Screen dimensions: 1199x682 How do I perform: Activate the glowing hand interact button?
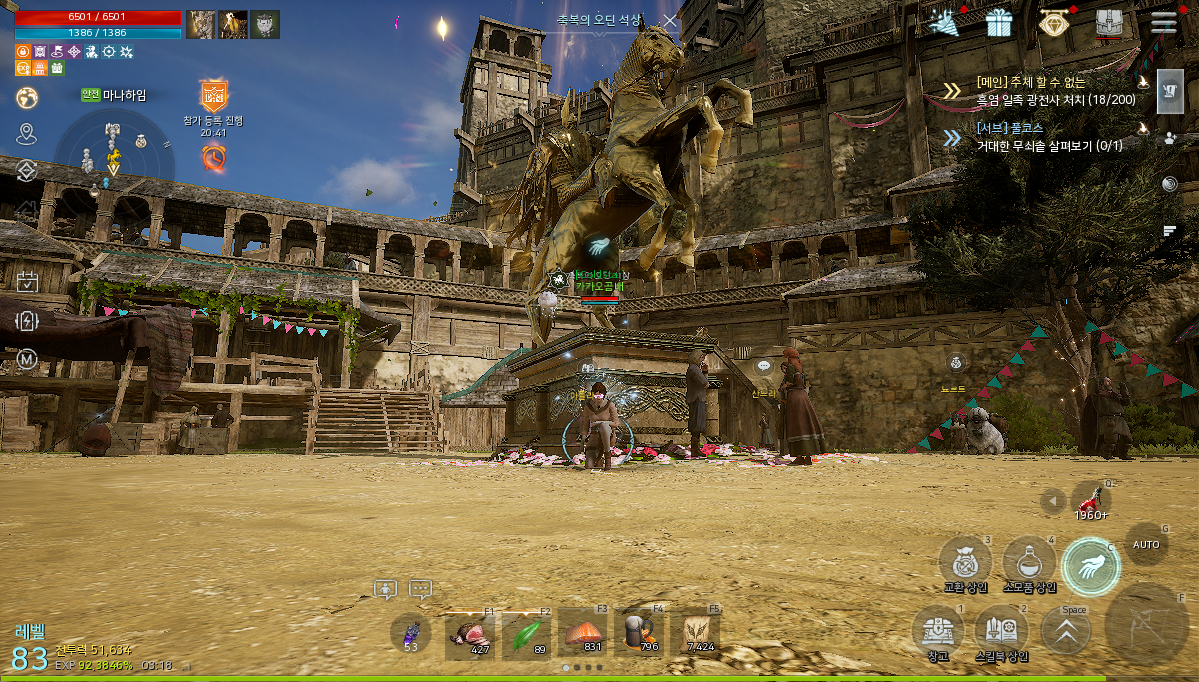(x=1088, y=565)
